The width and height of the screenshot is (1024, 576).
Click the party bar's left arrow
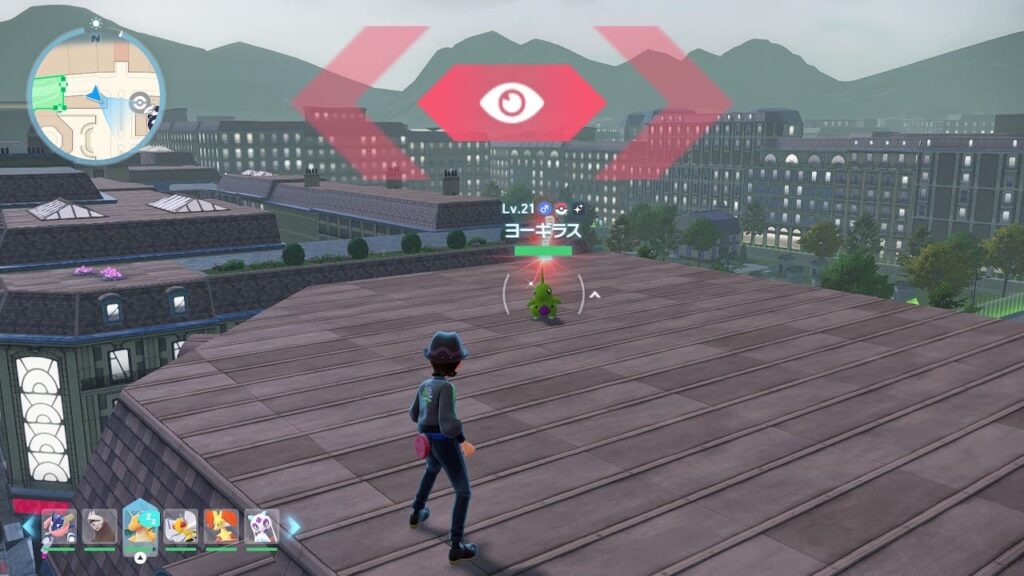[29, 526]
